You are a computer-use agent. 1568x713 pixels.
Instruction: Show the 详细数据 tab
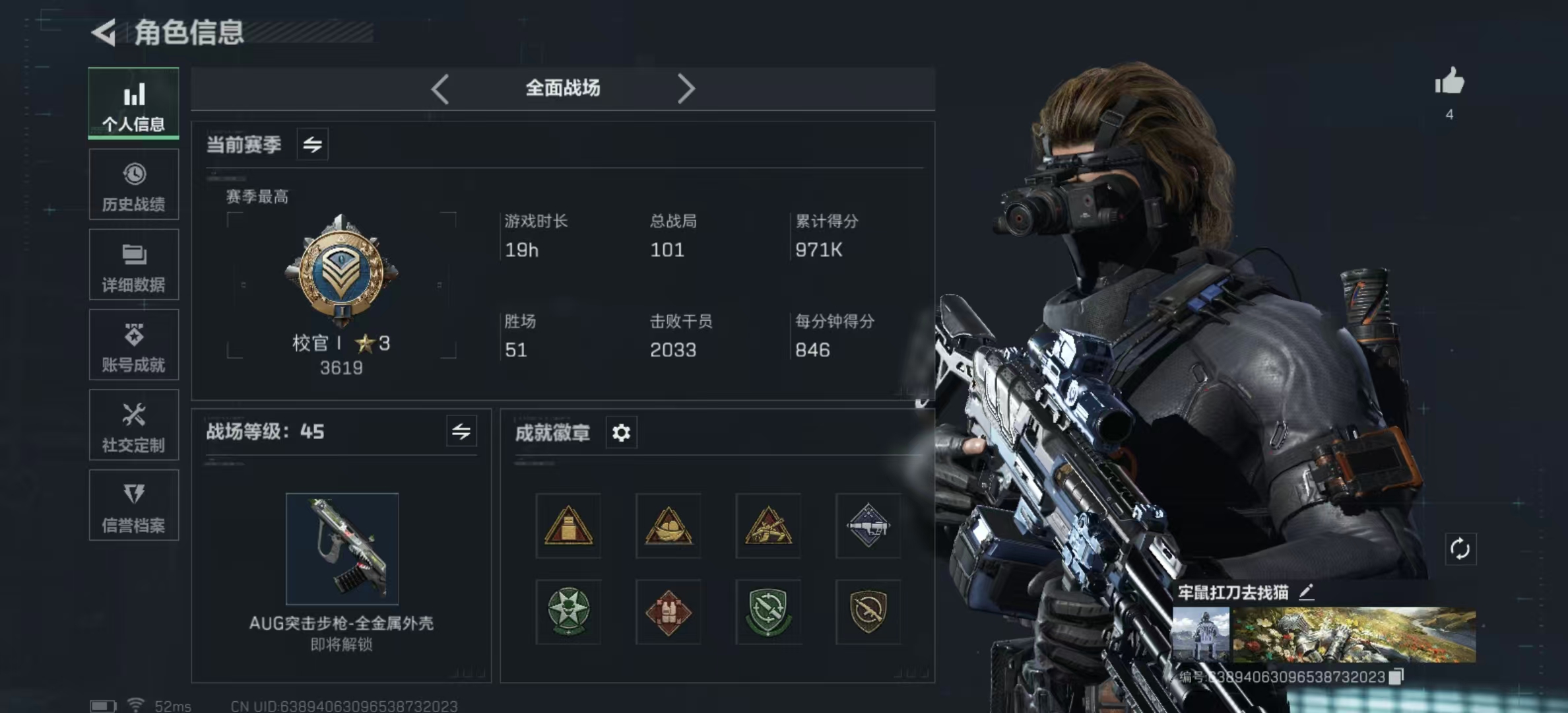[x=133, y=265]
